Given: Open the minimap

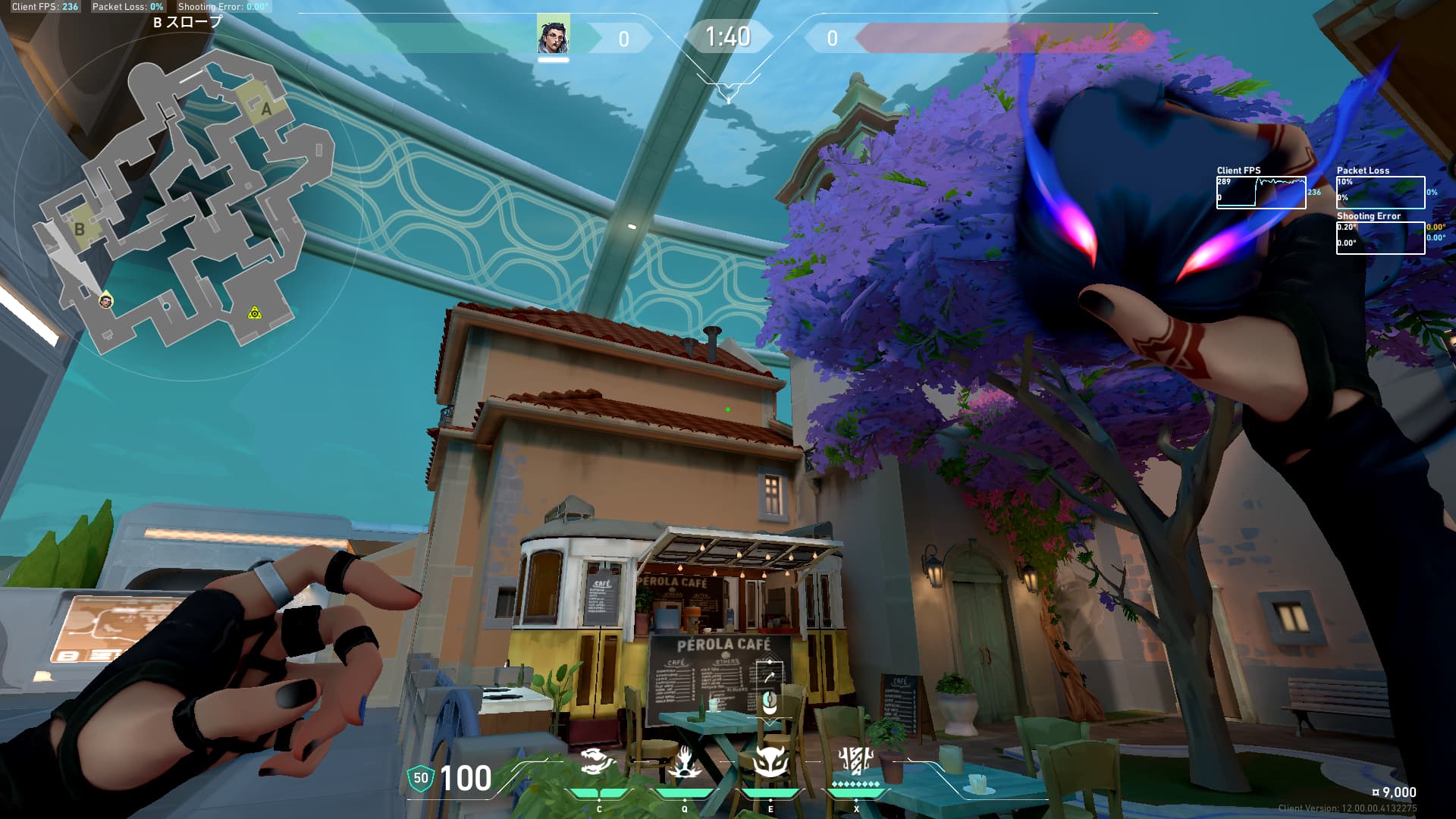Looking at the screenshot, I should click(x=186, y=205).
